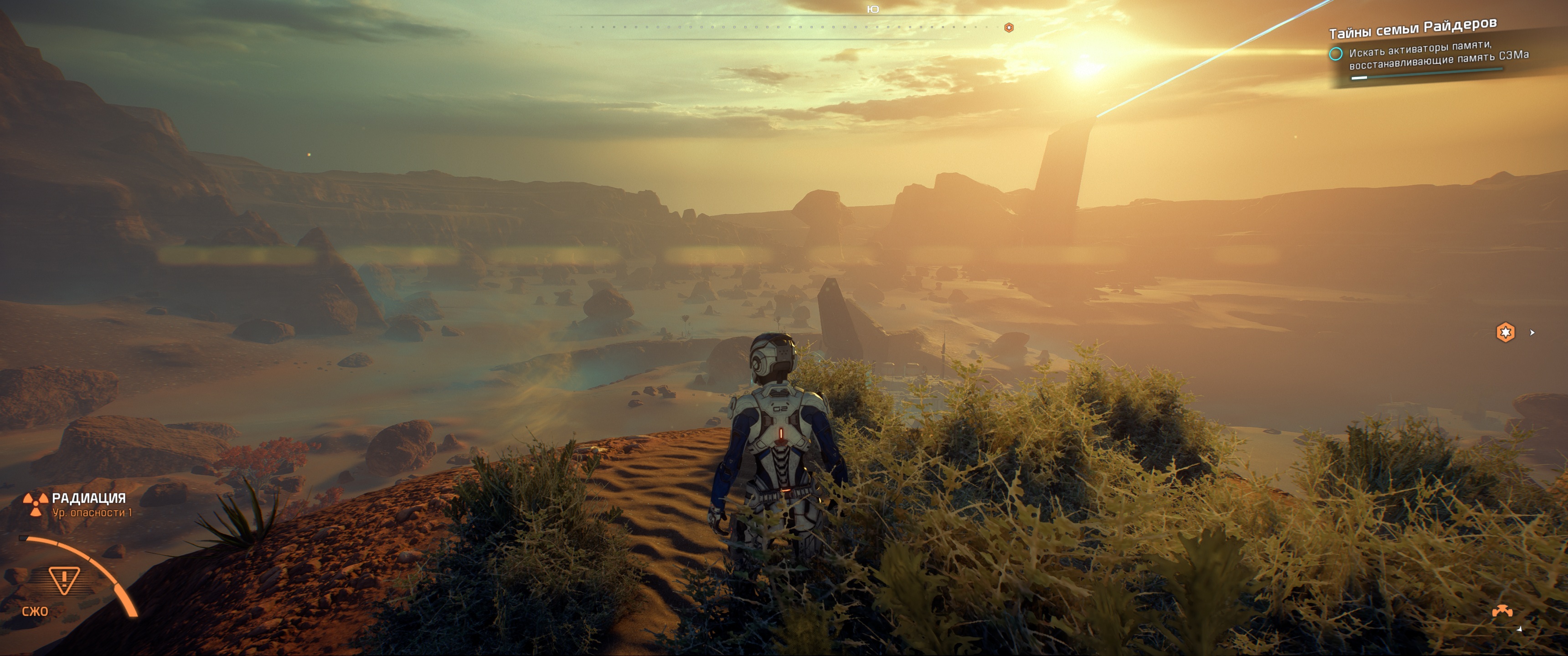Screen dimensions: 1568x656
Task: Click the orange objective marker on the compass
Action: (1009, 27)
